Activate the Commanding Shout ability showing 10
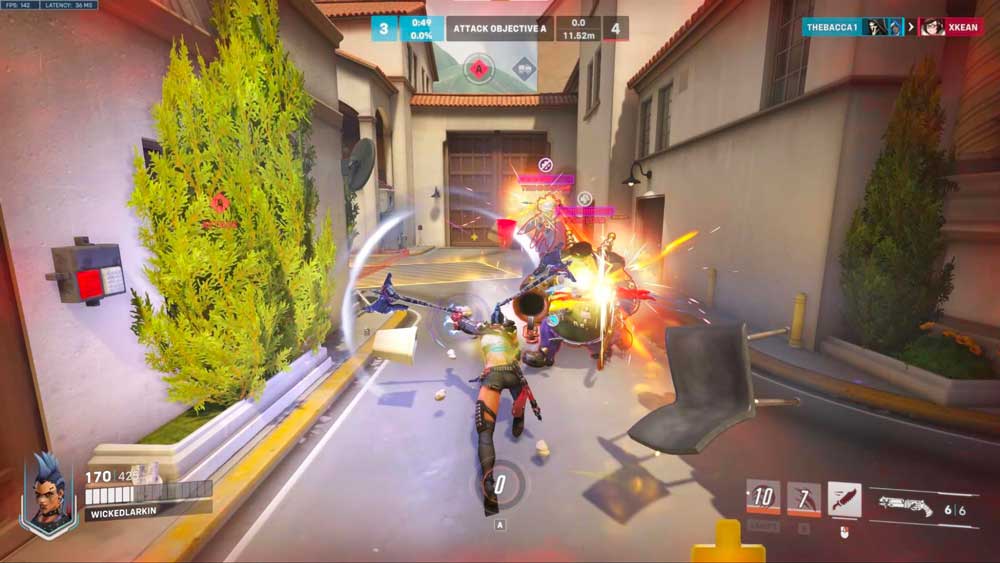This screenshot has width=1000, height=563. (763, 497)
